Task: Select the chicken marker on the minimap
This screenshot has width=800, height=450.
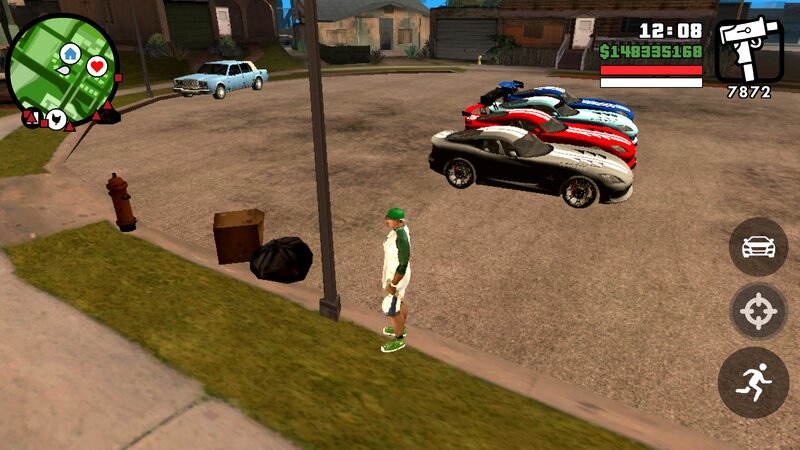Action: [57, 120]
